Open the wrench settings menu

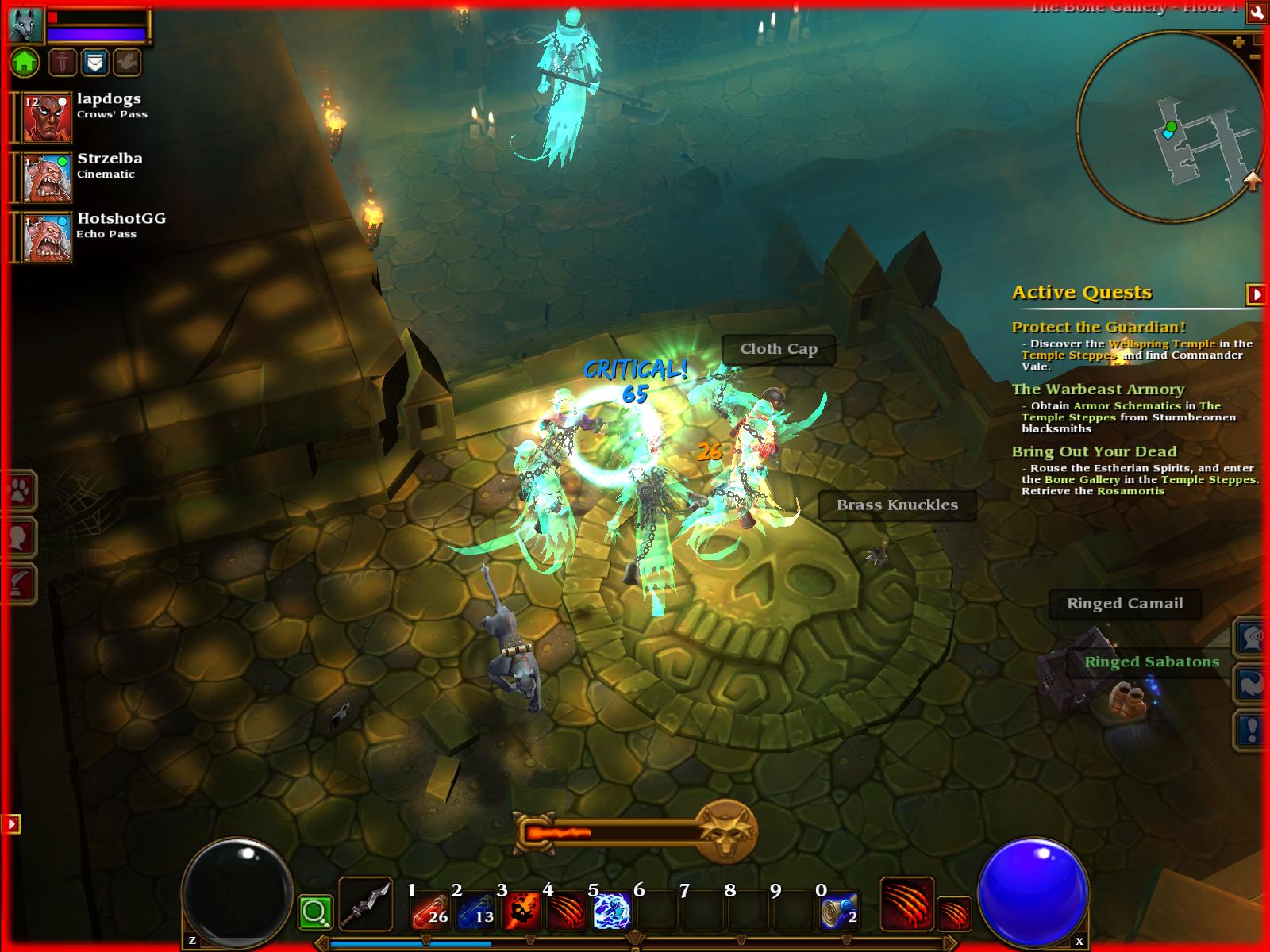(x=1256, y=11)
